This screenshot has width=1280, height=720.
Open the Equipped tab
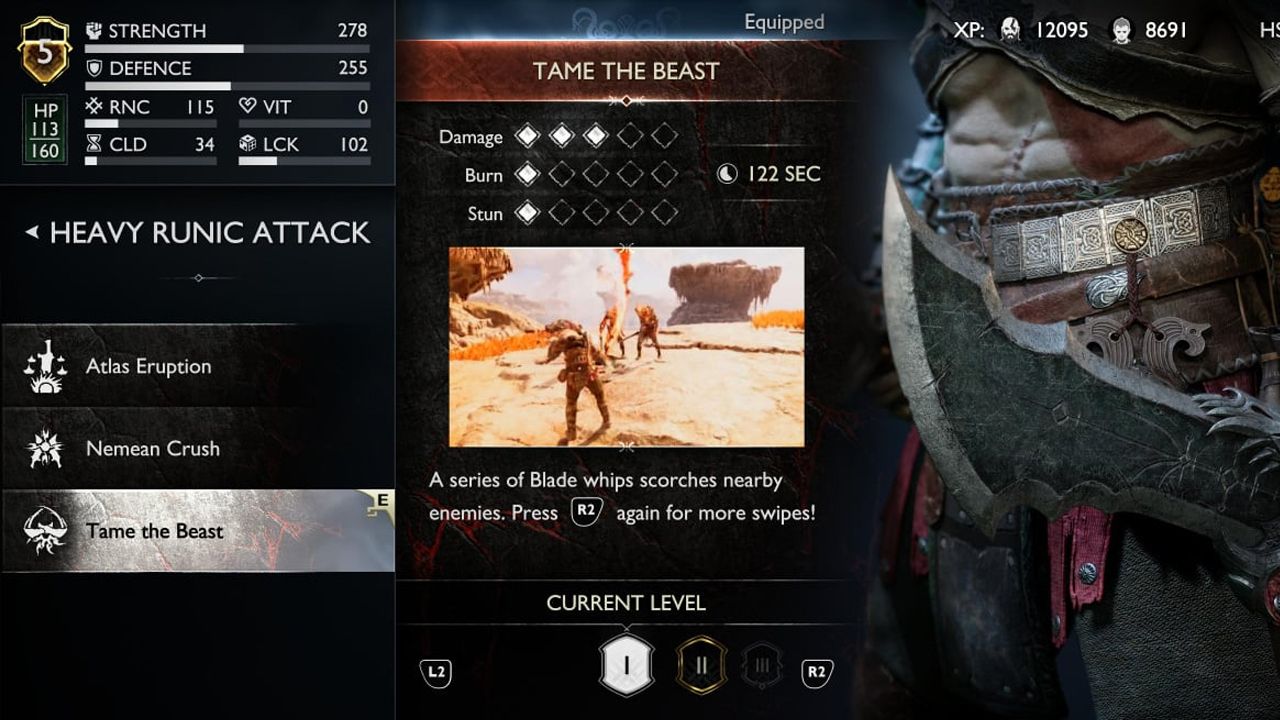click(784, 21)
